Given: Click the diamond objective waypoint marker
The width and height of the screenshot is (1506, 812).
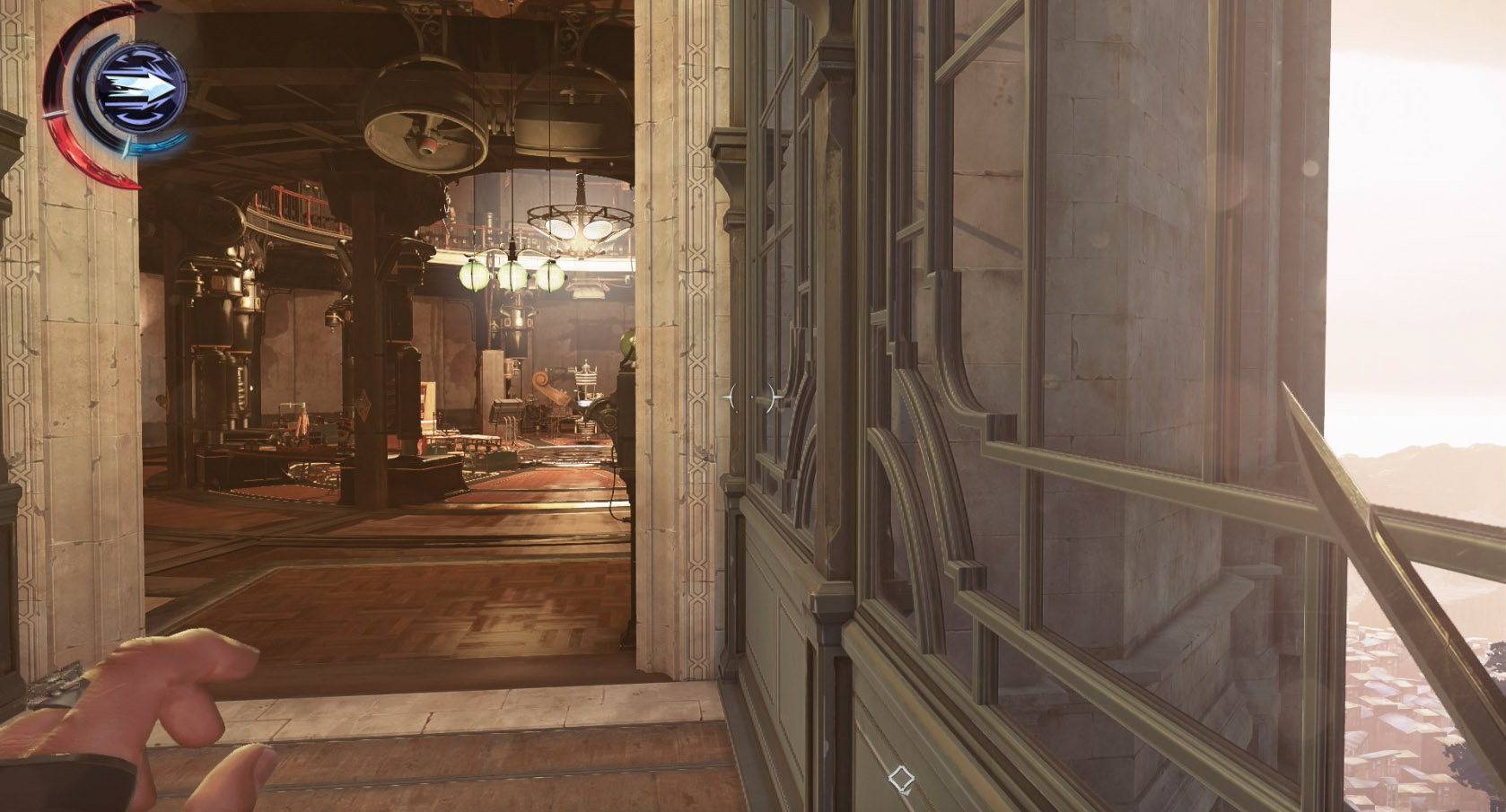Looking at the screenshot, I should (901, 778).
